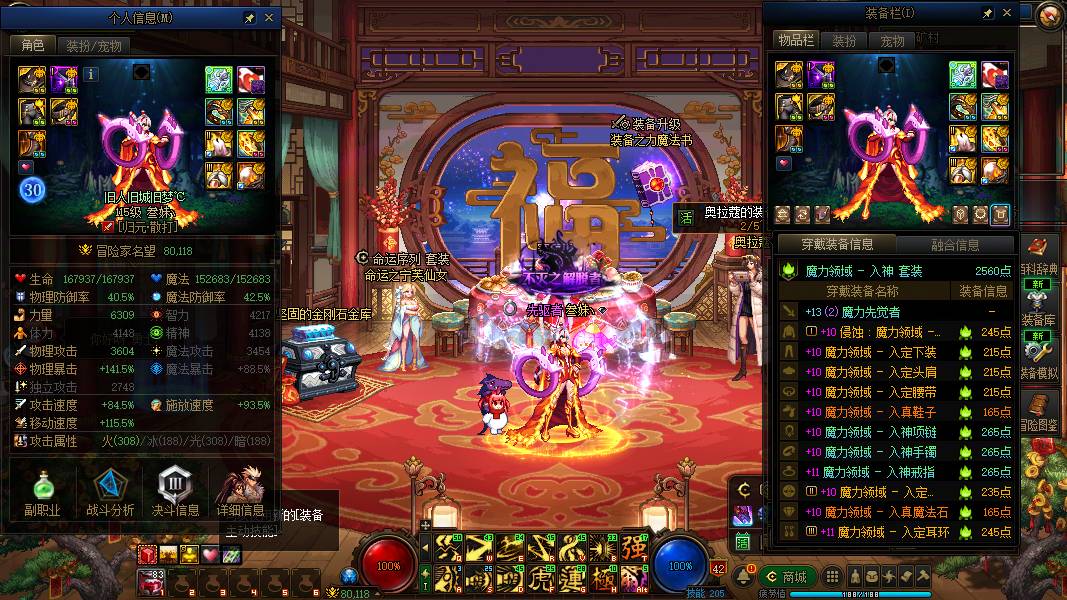This screenshot has height=600, width=1067.
Task: Open 详细信息 detailed stats
Action: (x=241, y=493)
